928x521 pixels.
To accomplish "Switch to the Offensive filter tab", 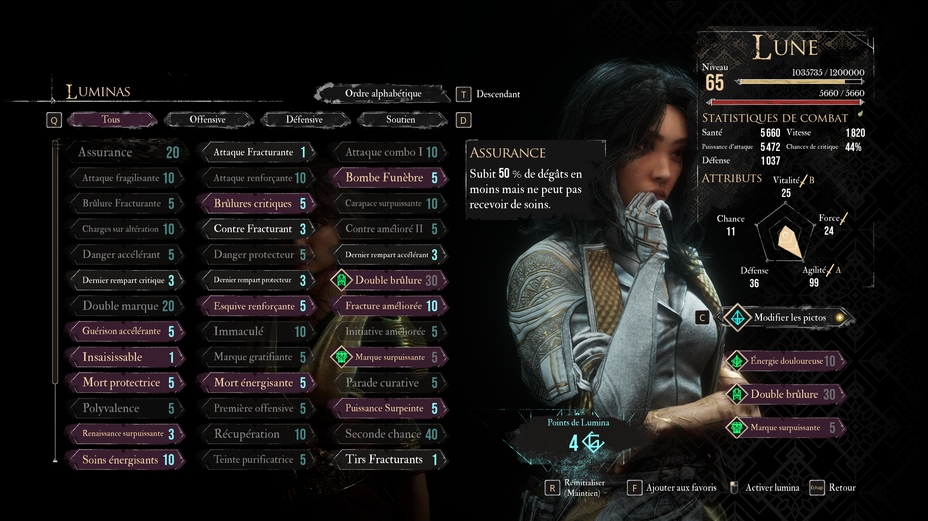I will pyautogui.click(x=208, y=120).
